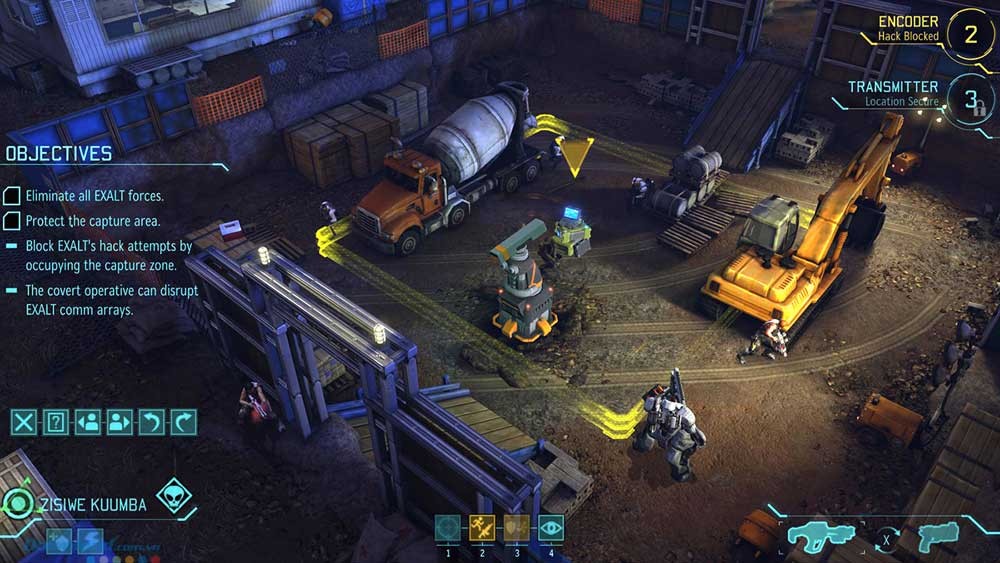This screenshot has width=1000, height=563.
Task: Select the Zisiwe Kuumba soldier nameplate
Action: [91, 505]
